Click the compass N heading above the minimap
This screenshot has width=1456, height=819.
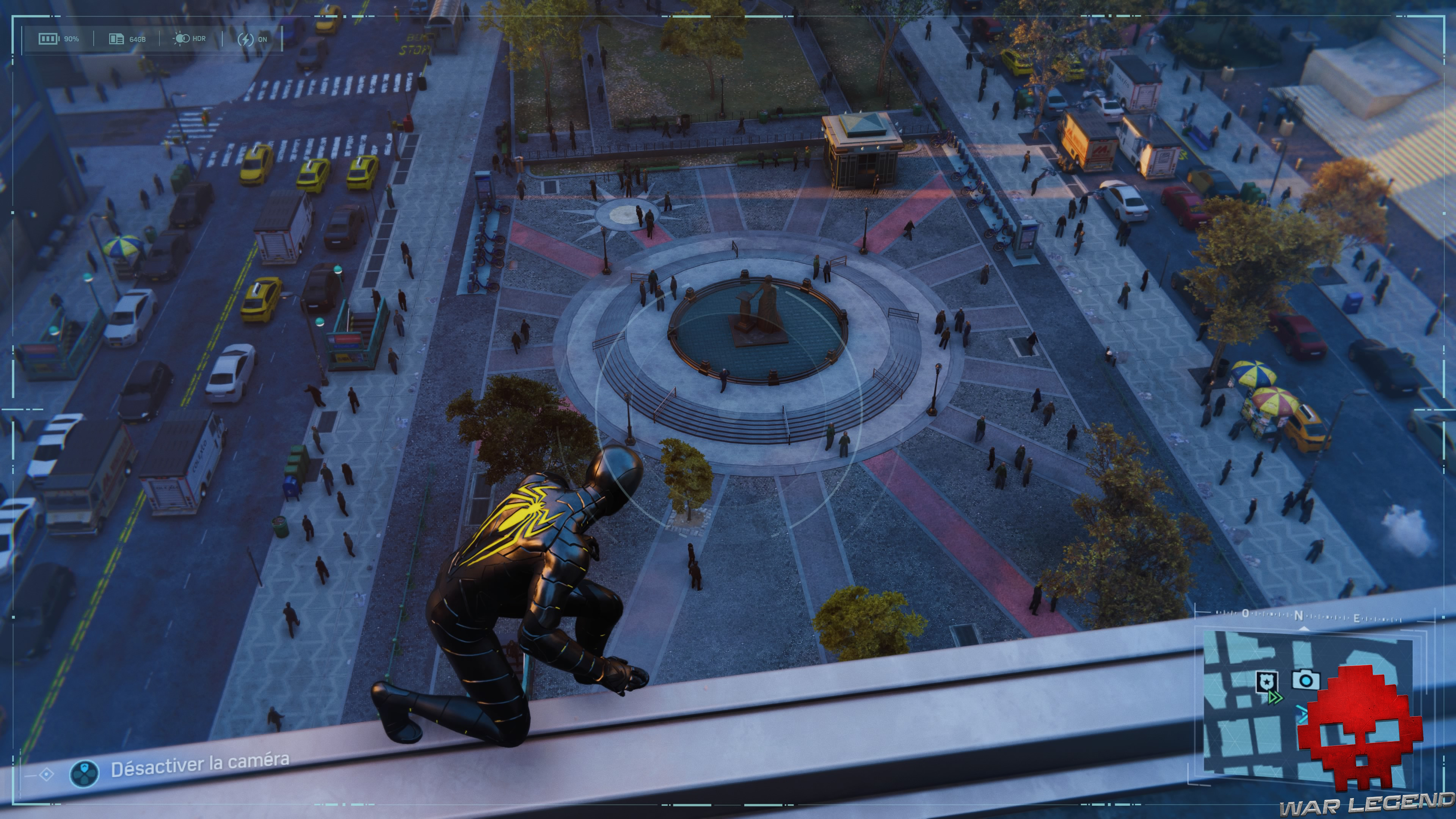coord(1298,615)
